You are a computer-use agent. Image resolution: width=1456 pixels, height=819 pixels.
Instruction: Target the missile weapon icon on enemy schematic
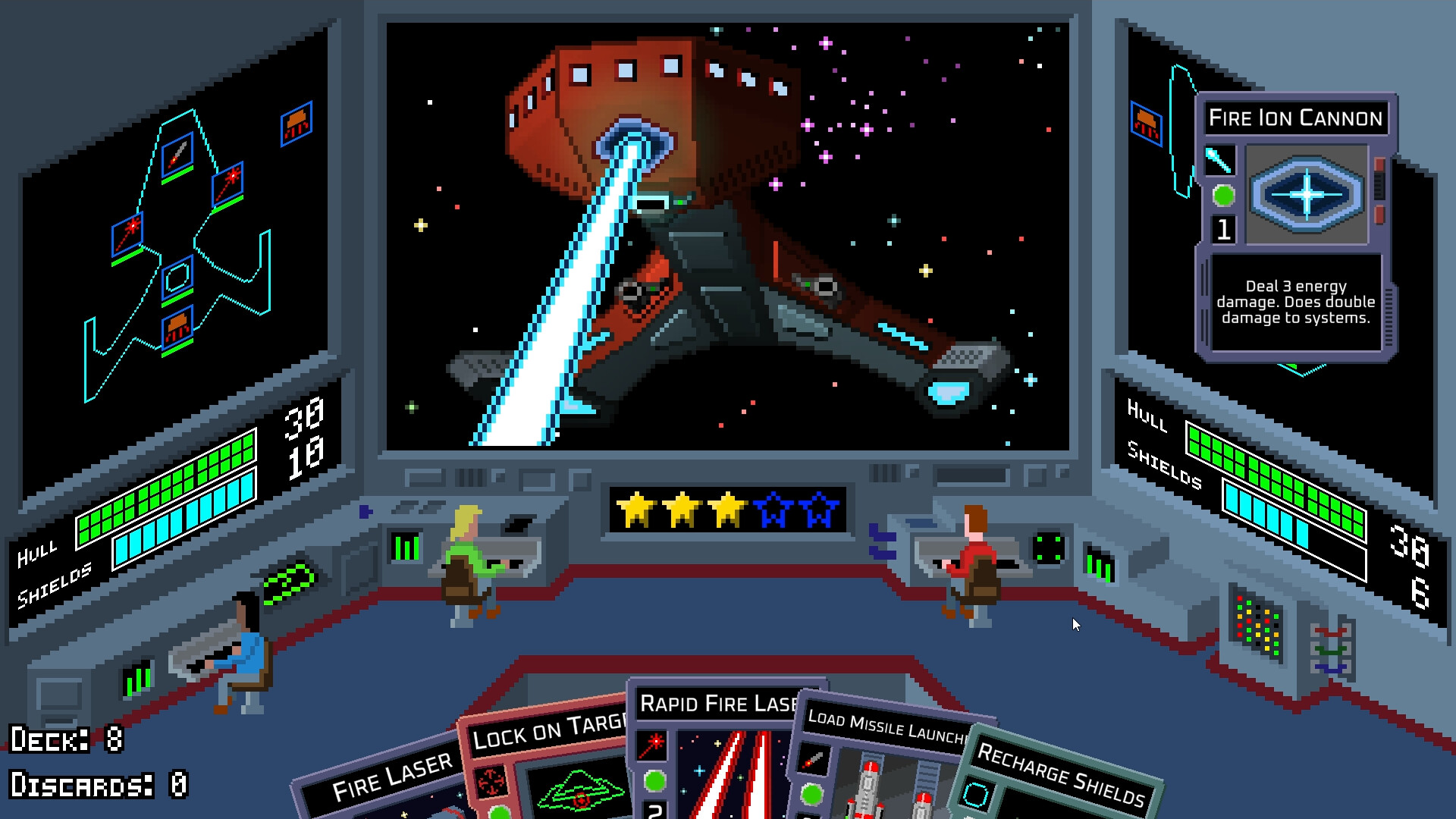pos(177,155)
